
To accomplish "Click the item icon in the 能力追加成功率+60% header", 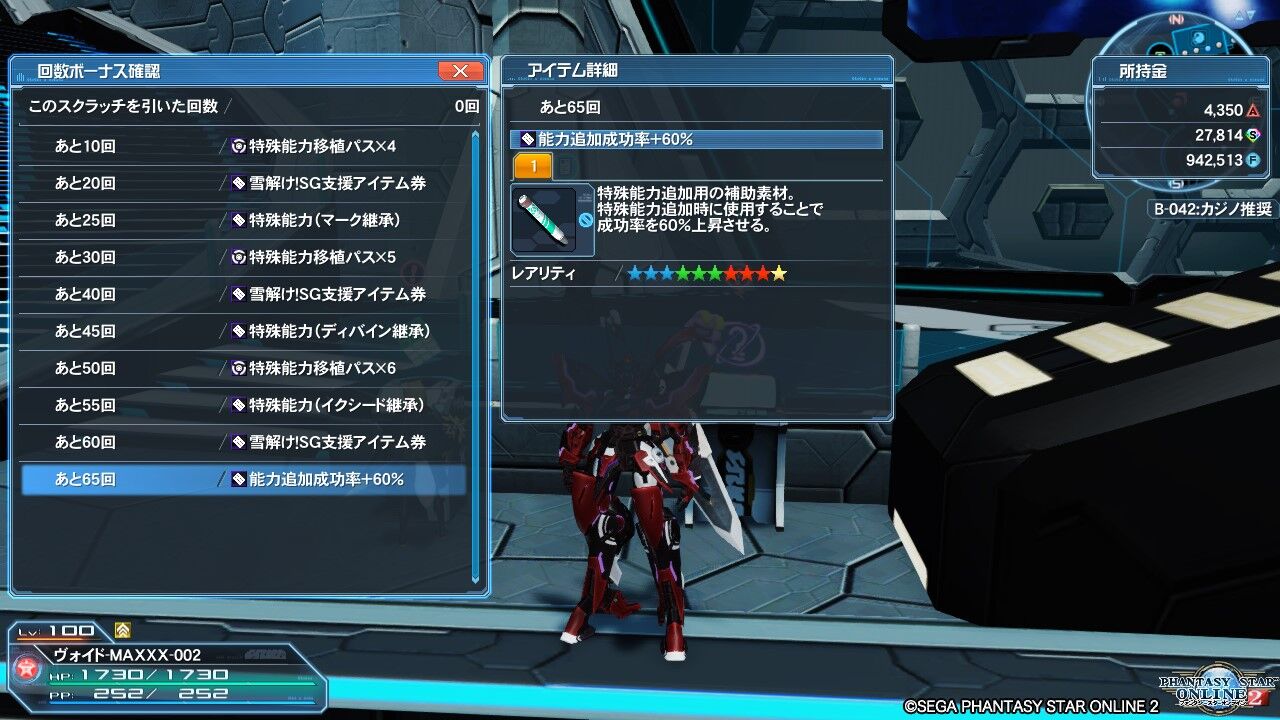I will tap(528, 137).
